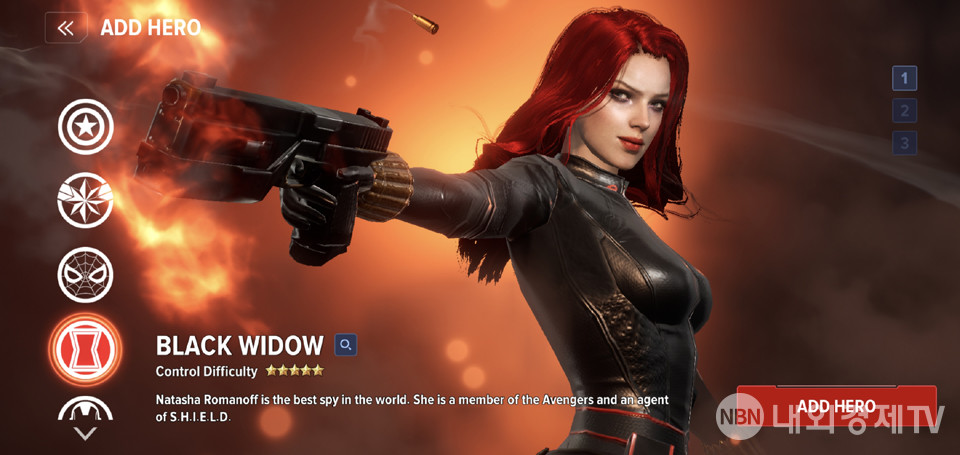Screen dimensions: 960x455
Task: Select the highlighted Black Widow hourglass icon
Action: (85, 349)
